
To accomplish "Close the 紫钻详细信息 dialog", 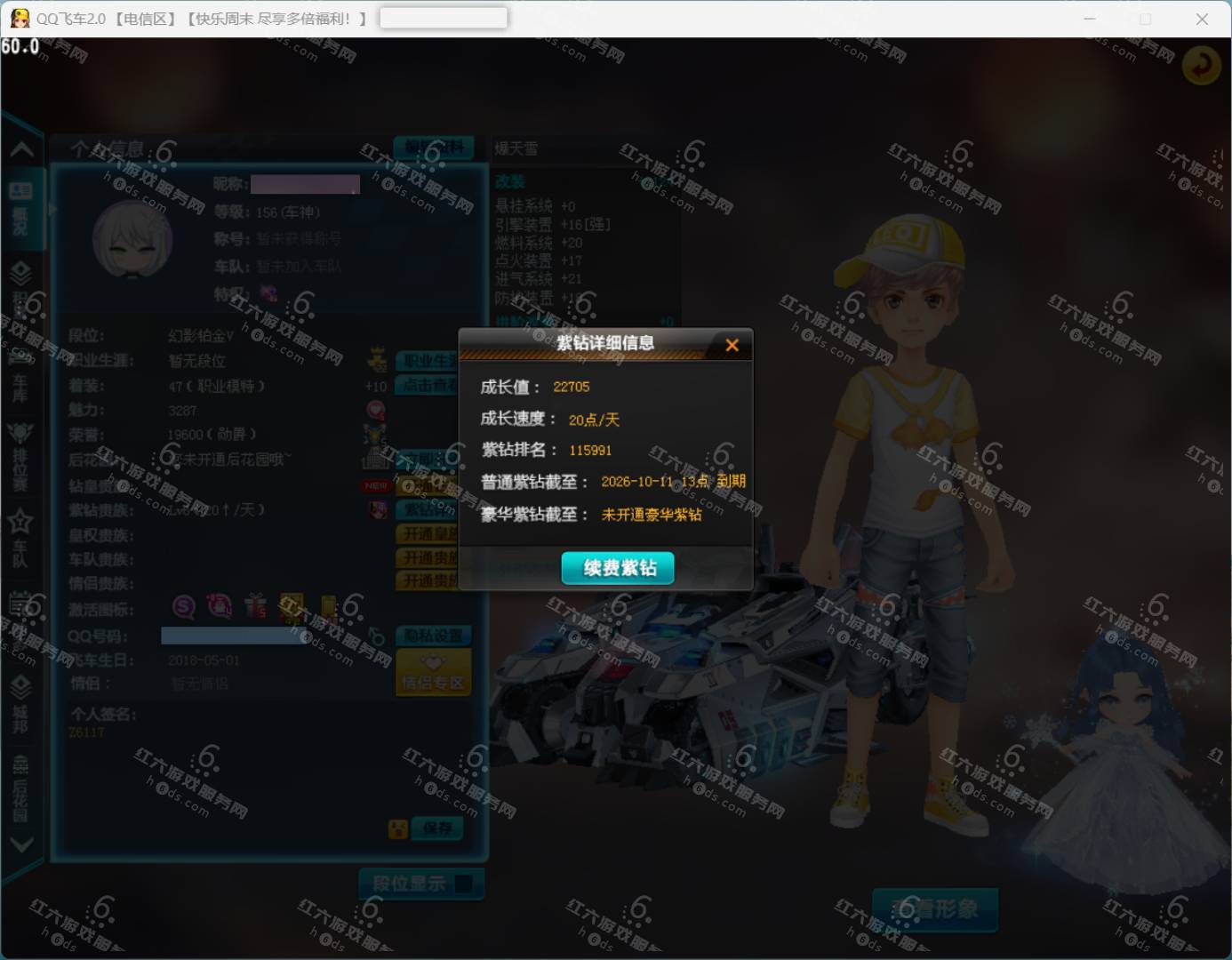I will [x=732, y=345].
